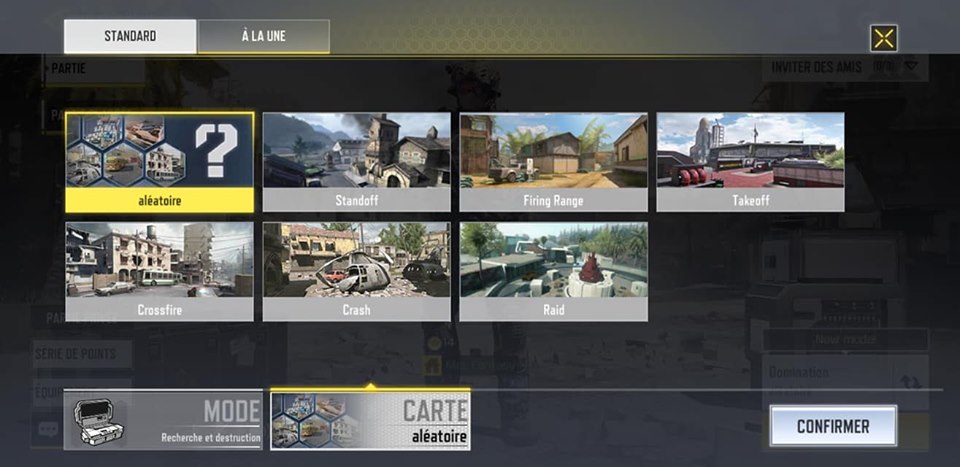Pick the Firing Range map
Image resolution: width=960 pixels, height=467 pixels.
pyautogui.click(x=554, y=161)
